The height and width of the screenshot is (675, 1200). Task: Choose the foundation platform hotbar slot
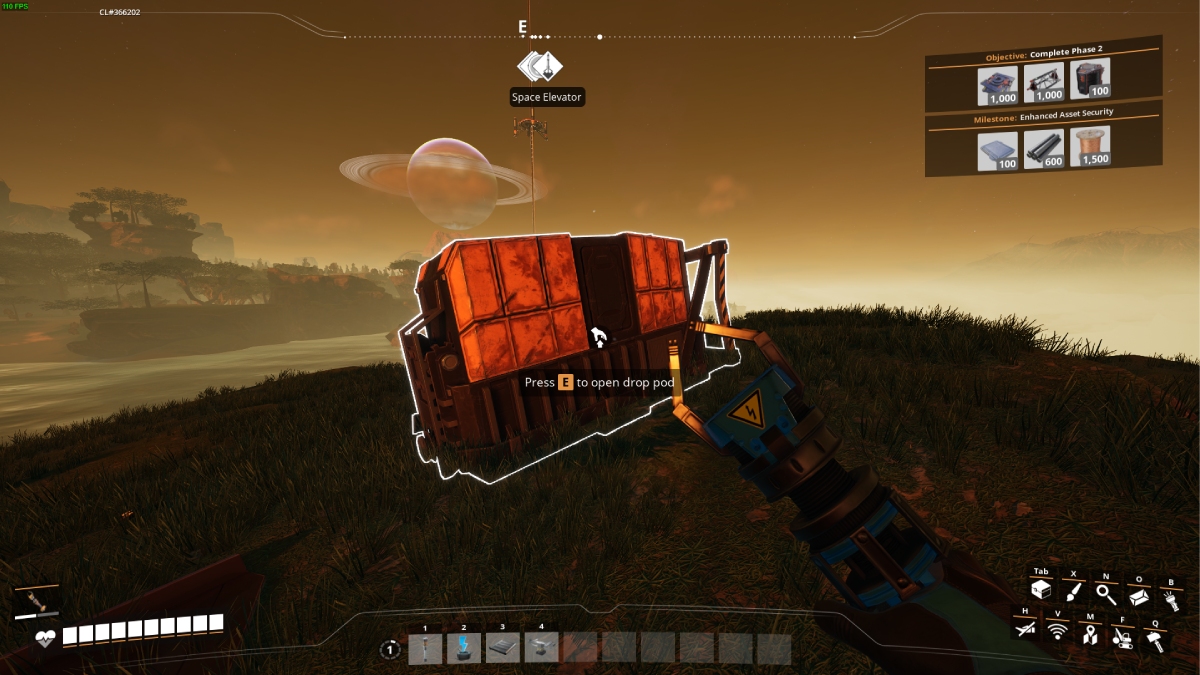coord(503,649)
